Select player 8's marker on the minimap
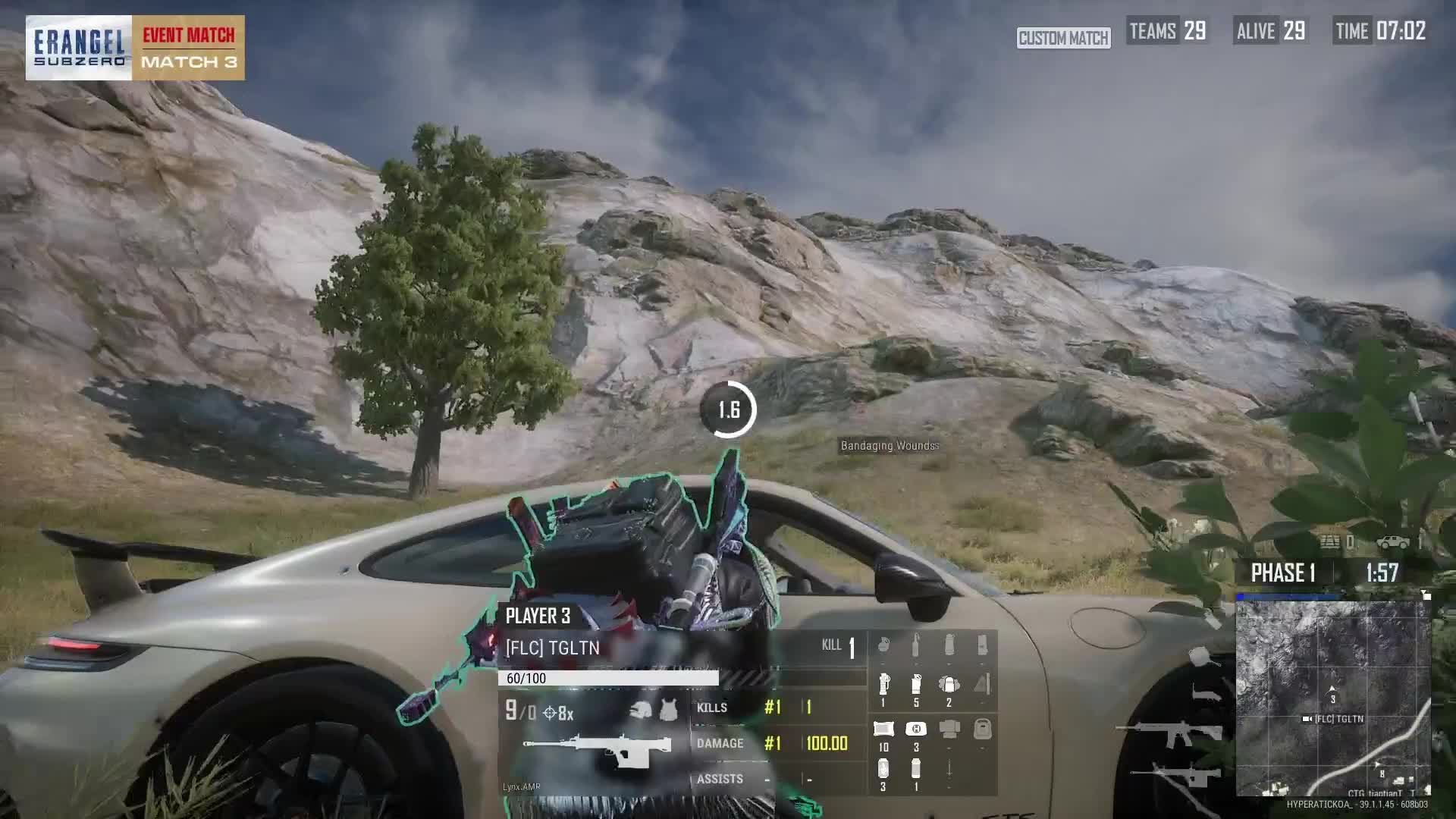Screen dimensions: 1456x819 1382,774
